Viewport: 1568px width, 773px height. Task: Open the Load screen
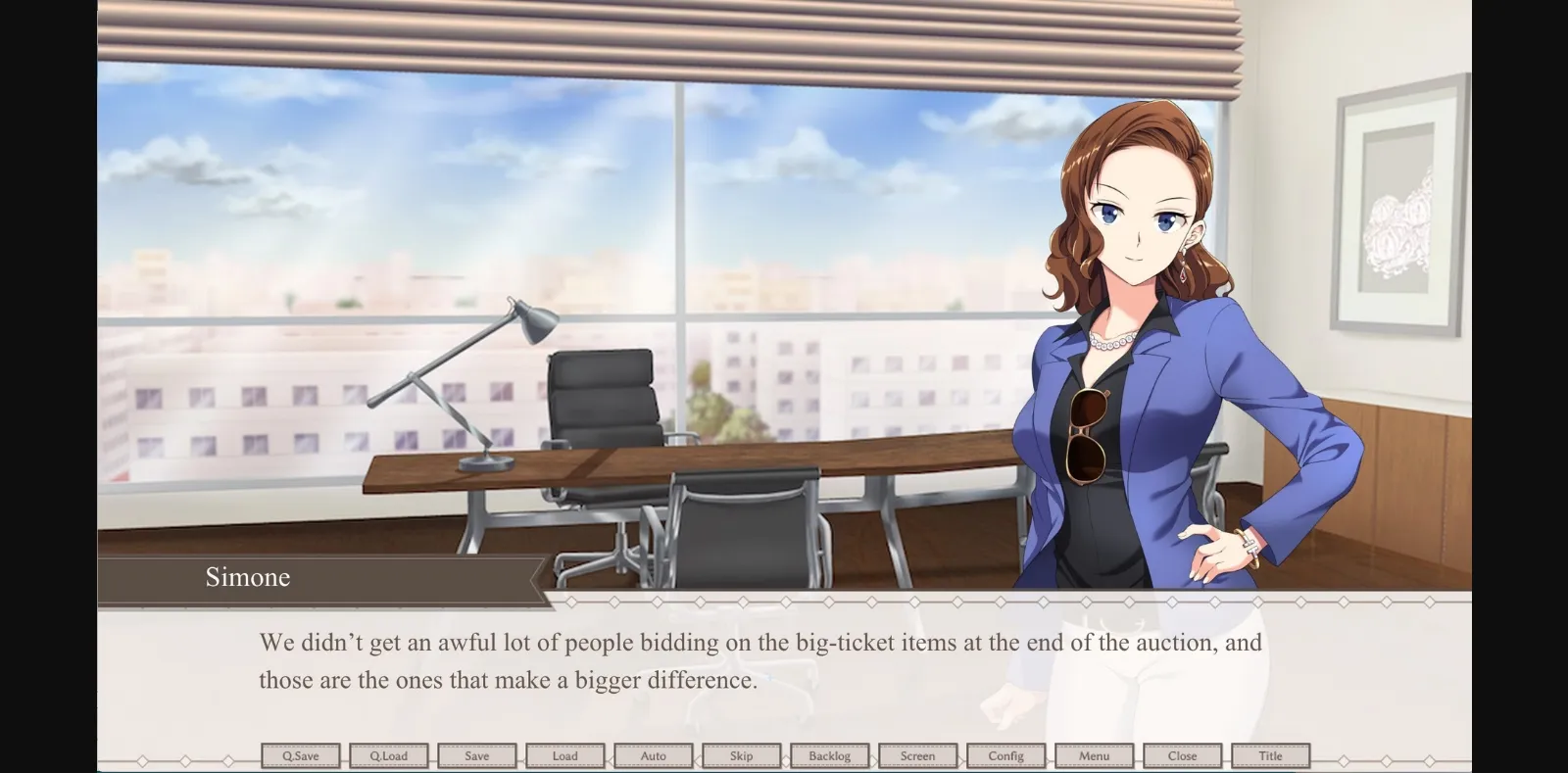(565, 755)
